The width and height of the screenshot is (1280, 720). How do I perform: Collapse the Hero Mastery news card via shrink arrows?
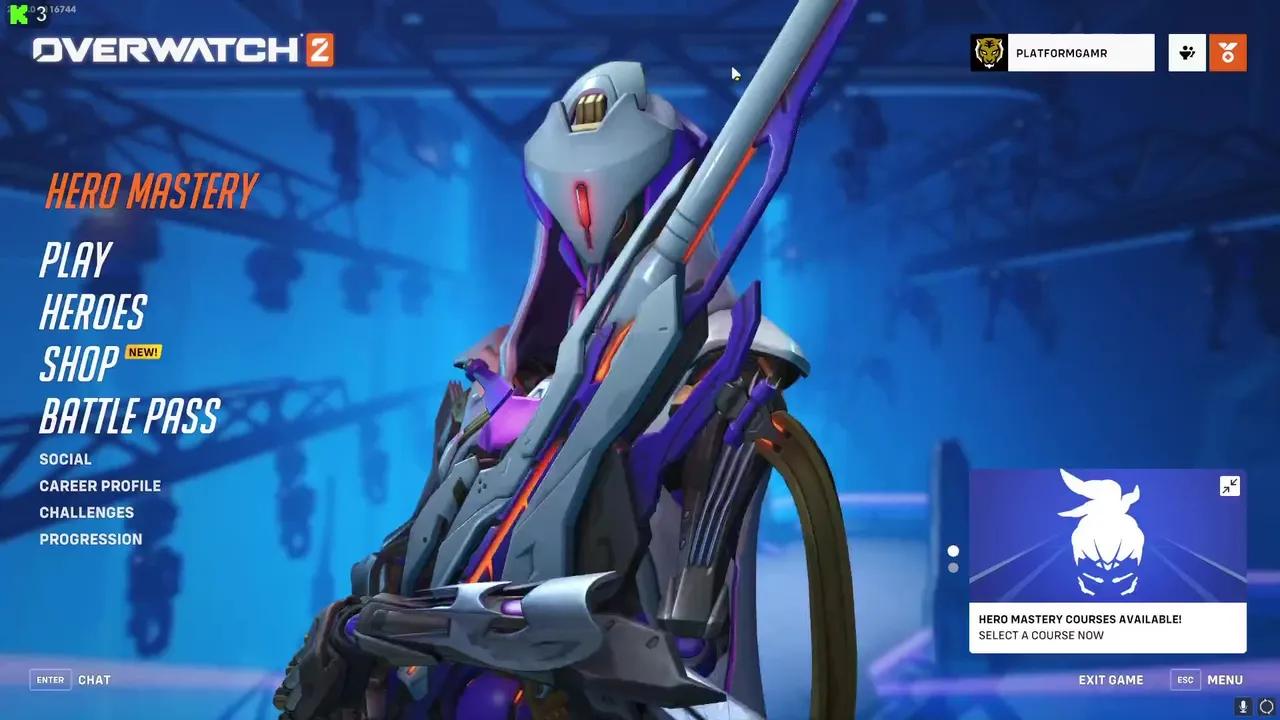pos(1229,487)
